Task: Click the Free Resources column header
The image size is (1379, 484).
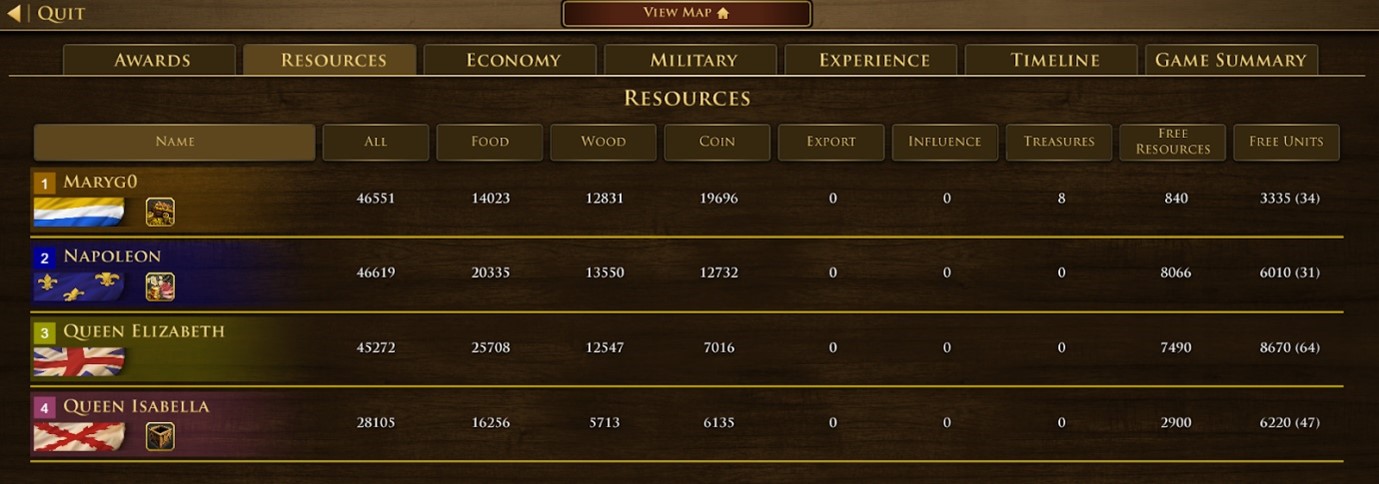Action: [x=1173, y=142]
